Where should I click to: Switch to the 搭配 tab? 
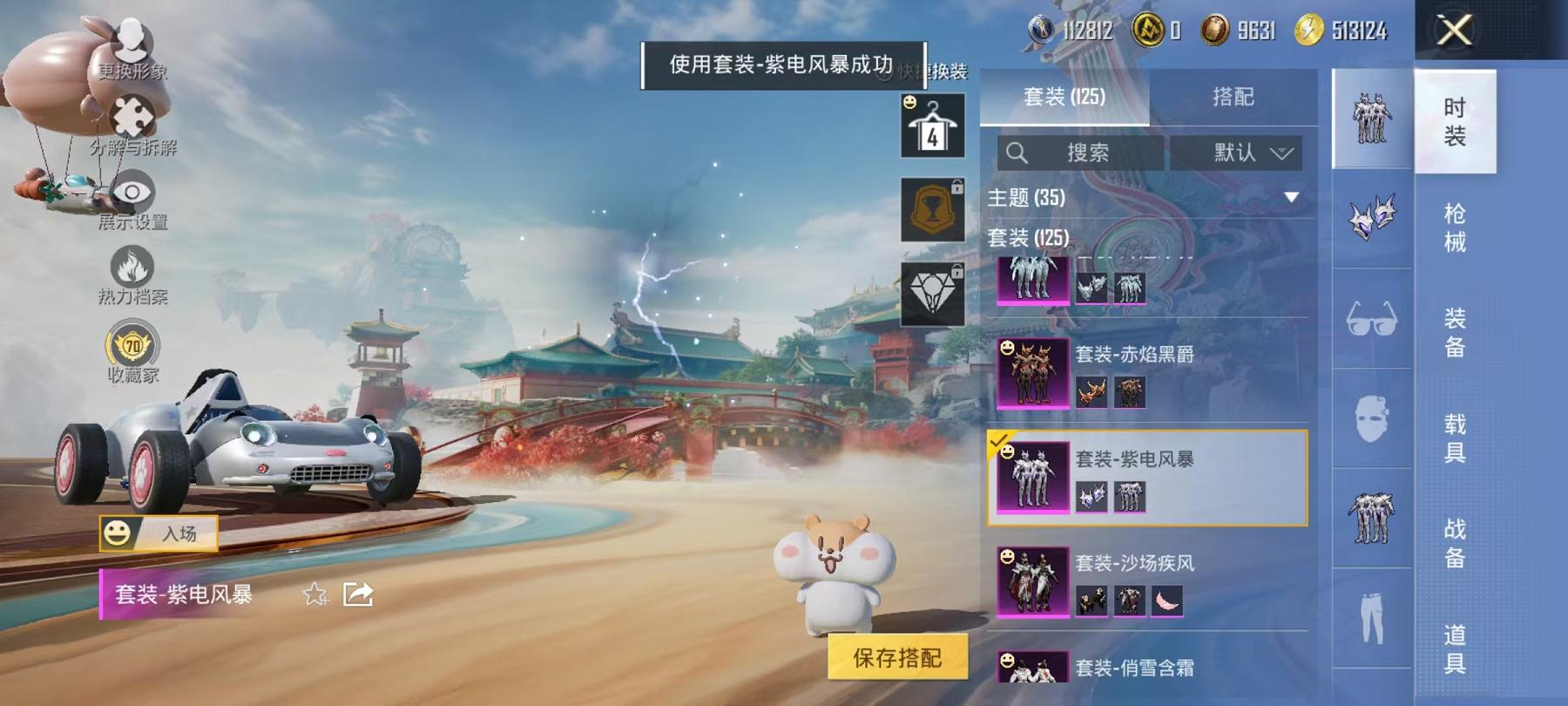point(1231,98)
